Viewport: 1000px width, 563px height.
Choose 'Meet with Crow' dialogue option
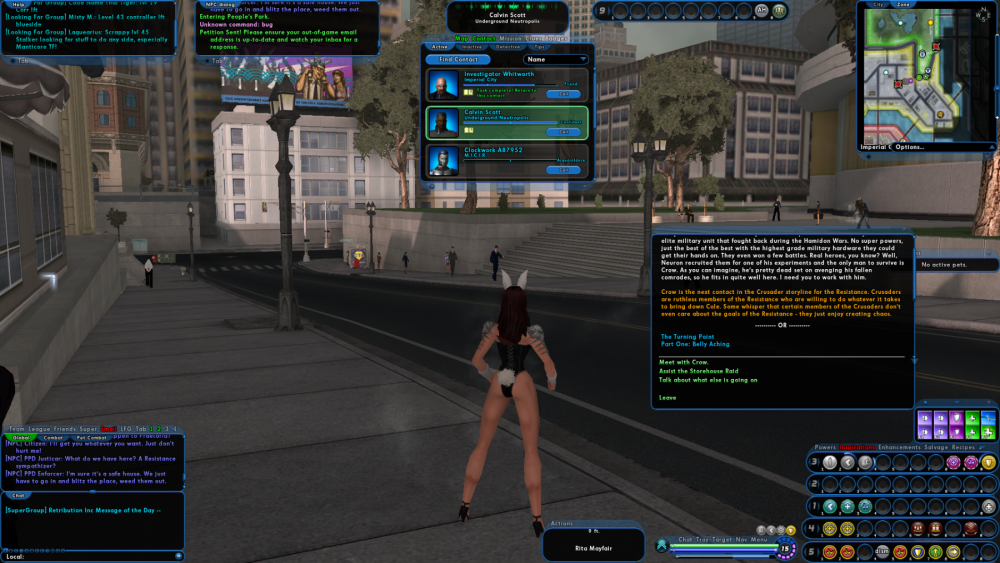[x=684, y=361]
